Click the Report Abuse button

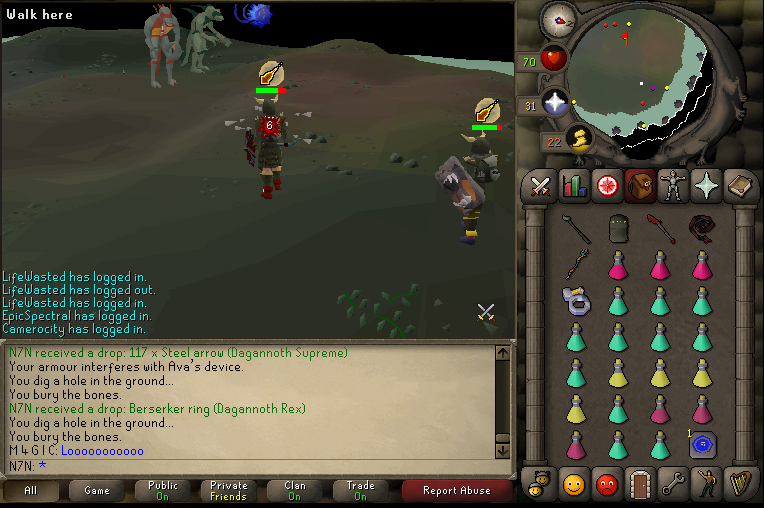(x=456, y=490)
